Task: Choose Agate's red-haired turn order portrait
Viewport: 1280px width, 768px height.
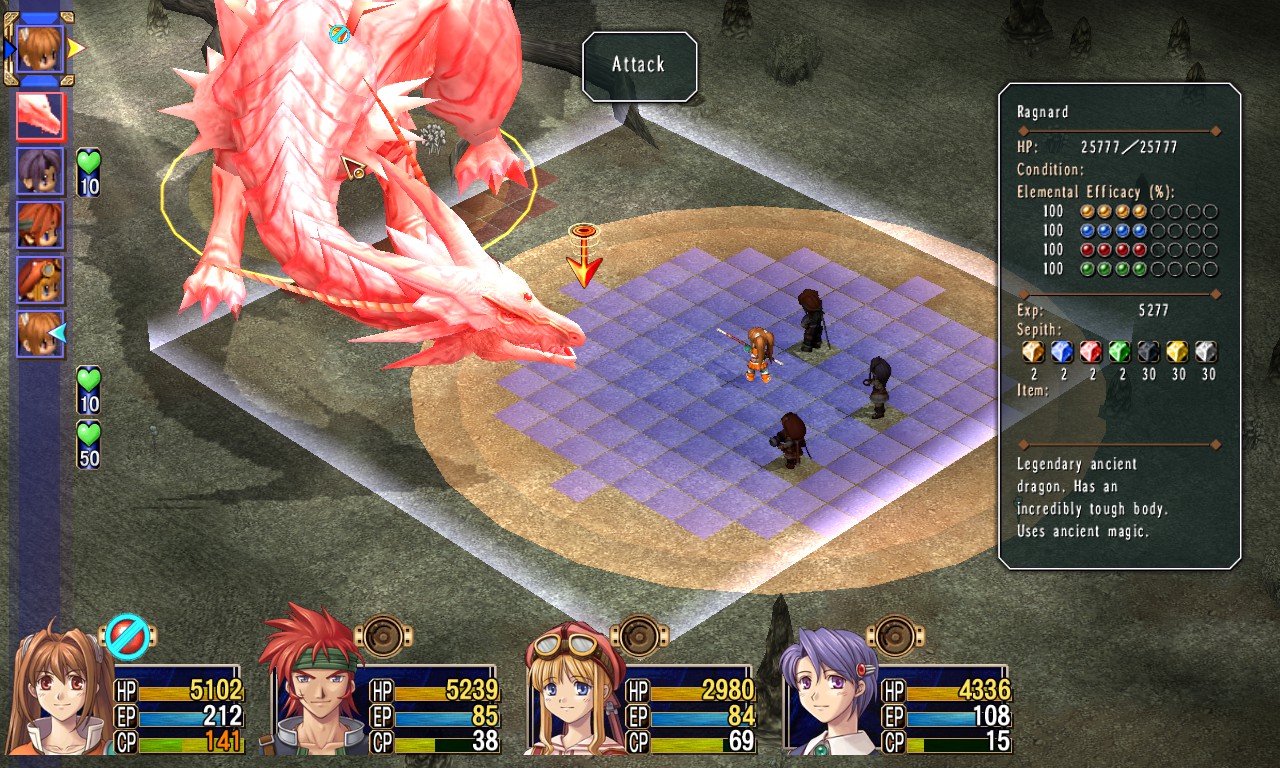Action: [x=40, y=225]
